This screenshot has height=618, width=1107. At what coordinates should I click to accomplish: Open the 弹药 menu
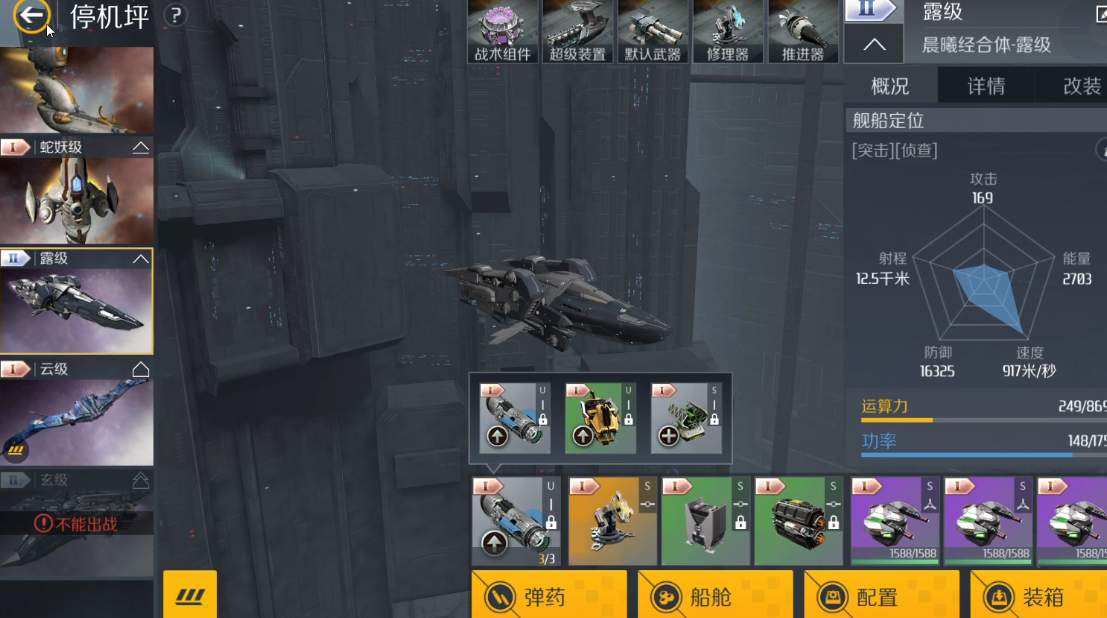coord(549,596)
